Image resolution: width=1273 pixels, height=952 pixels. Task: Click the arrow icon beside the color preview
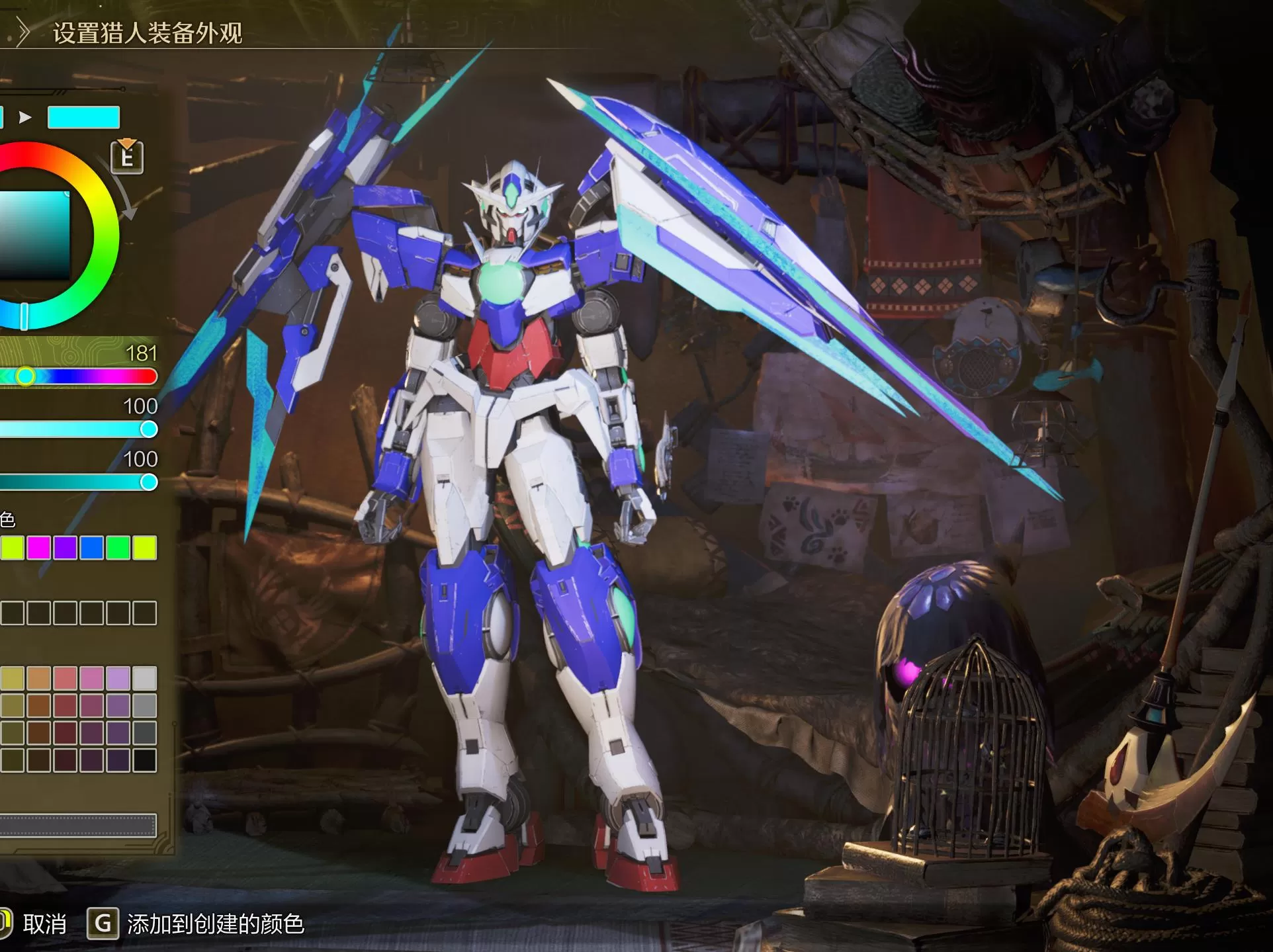[25, 118]
